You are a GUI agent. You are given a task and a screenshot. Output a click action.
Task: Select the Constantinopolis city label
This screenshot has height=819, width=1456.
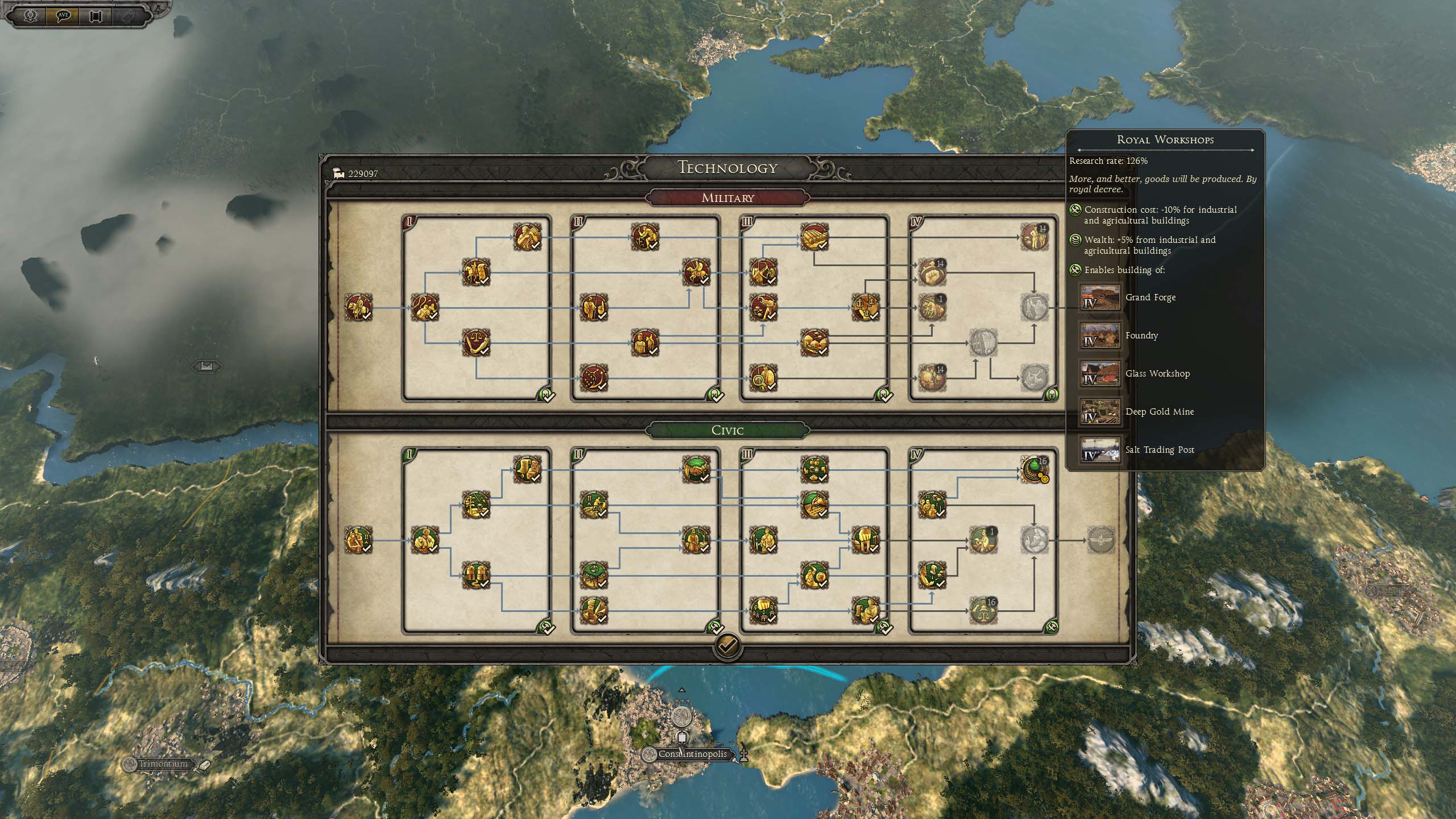[692, 754]
